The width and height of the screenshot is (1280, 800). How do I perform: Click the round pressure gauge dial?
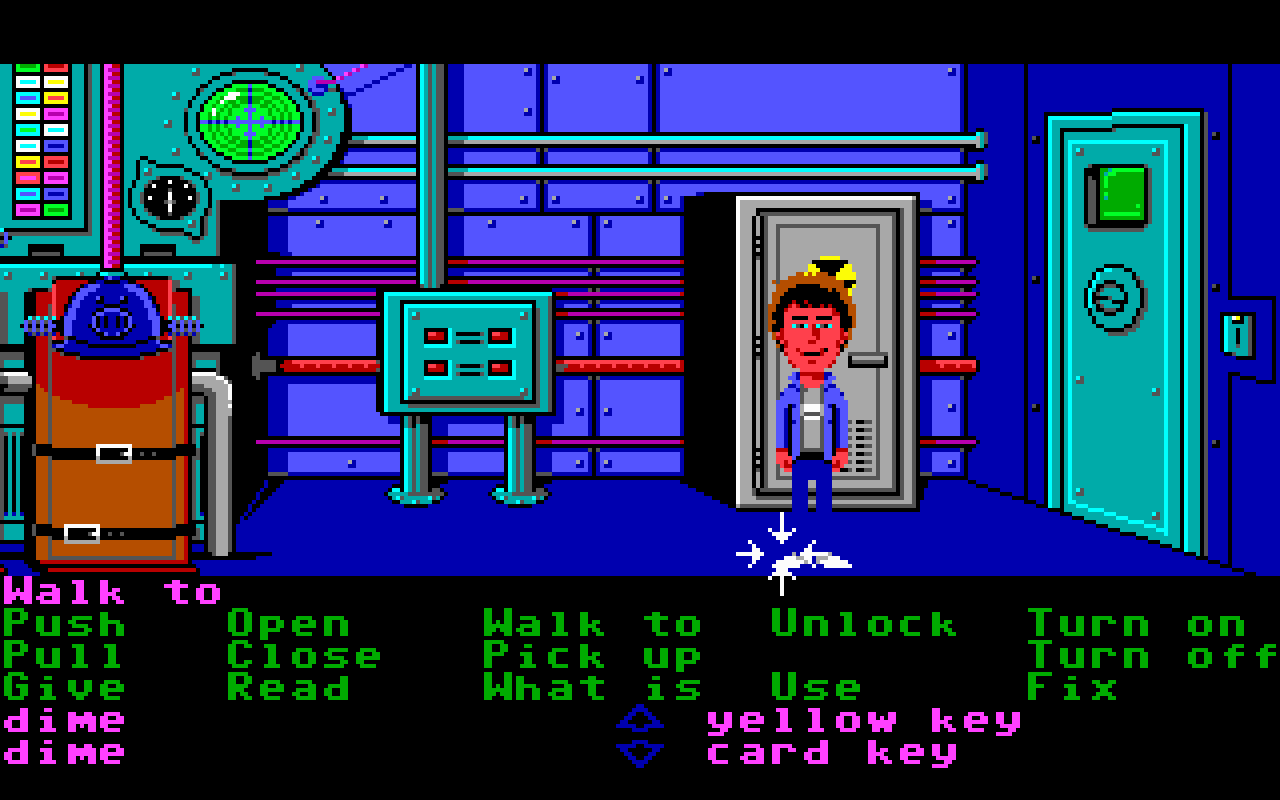coord(170,198)
